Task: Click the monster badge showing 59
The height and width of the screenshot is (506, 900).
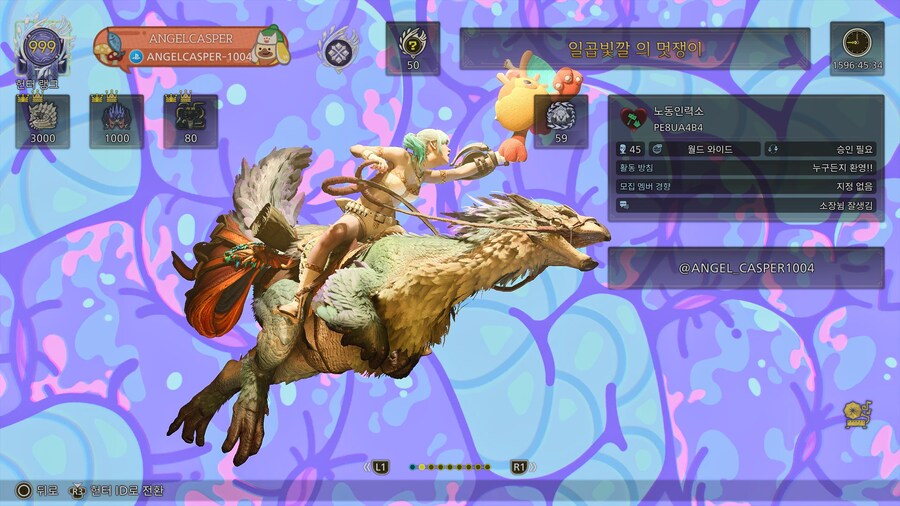Action: point(561,121)
